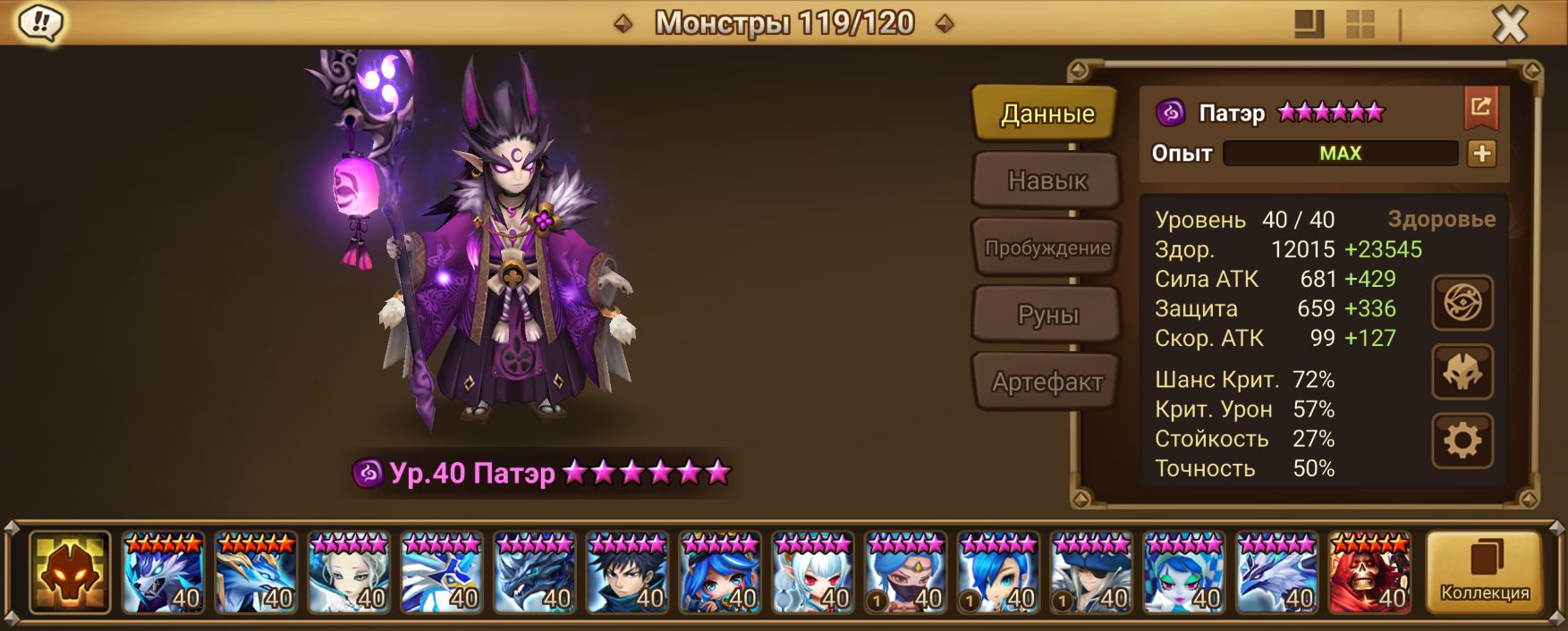The image size is (1568, 631).
Task: Show the Руны tab
Action: click(x=1047, y=315)
